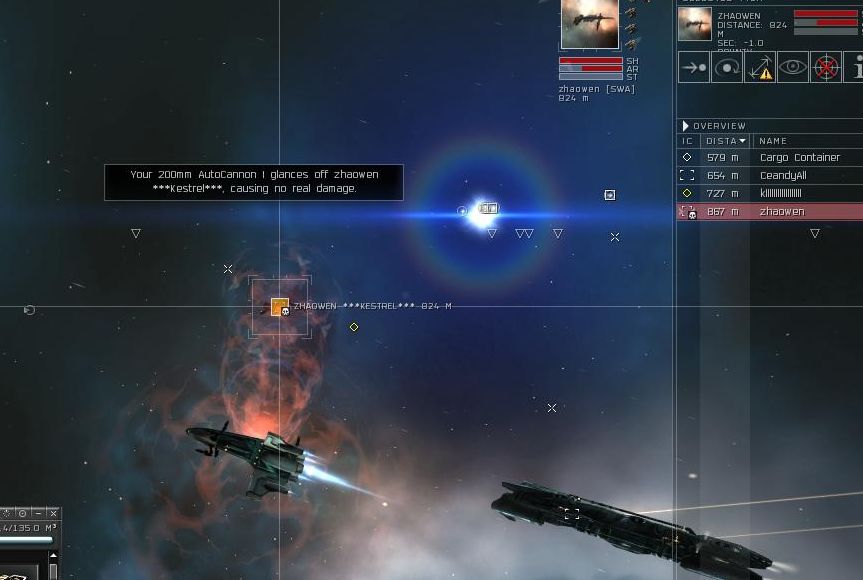Activate the Orbit command button
The width and height of the screenshot is (863, 580).
[726, 68]
